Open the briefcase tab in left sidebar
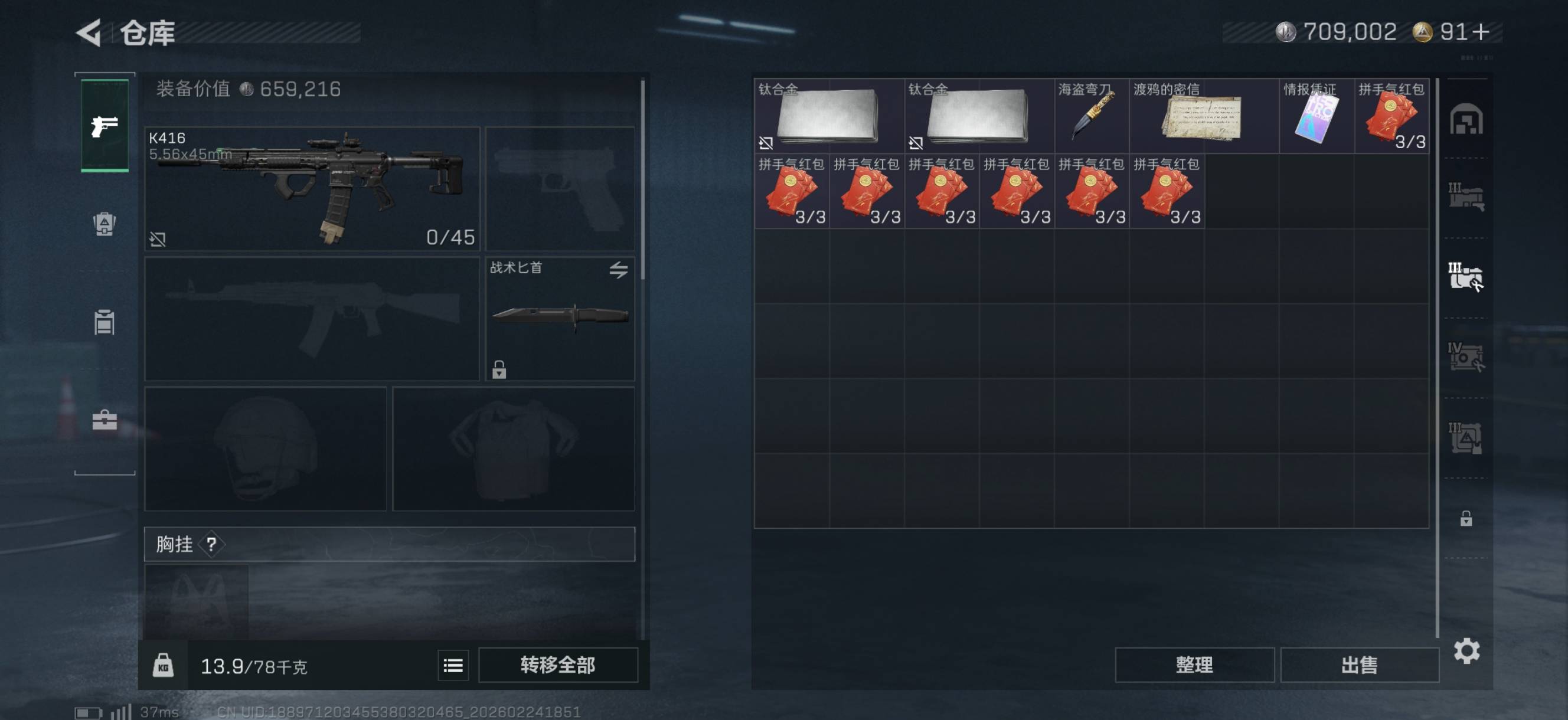This screenshot has width=1568, height=720. click(104, 420)
